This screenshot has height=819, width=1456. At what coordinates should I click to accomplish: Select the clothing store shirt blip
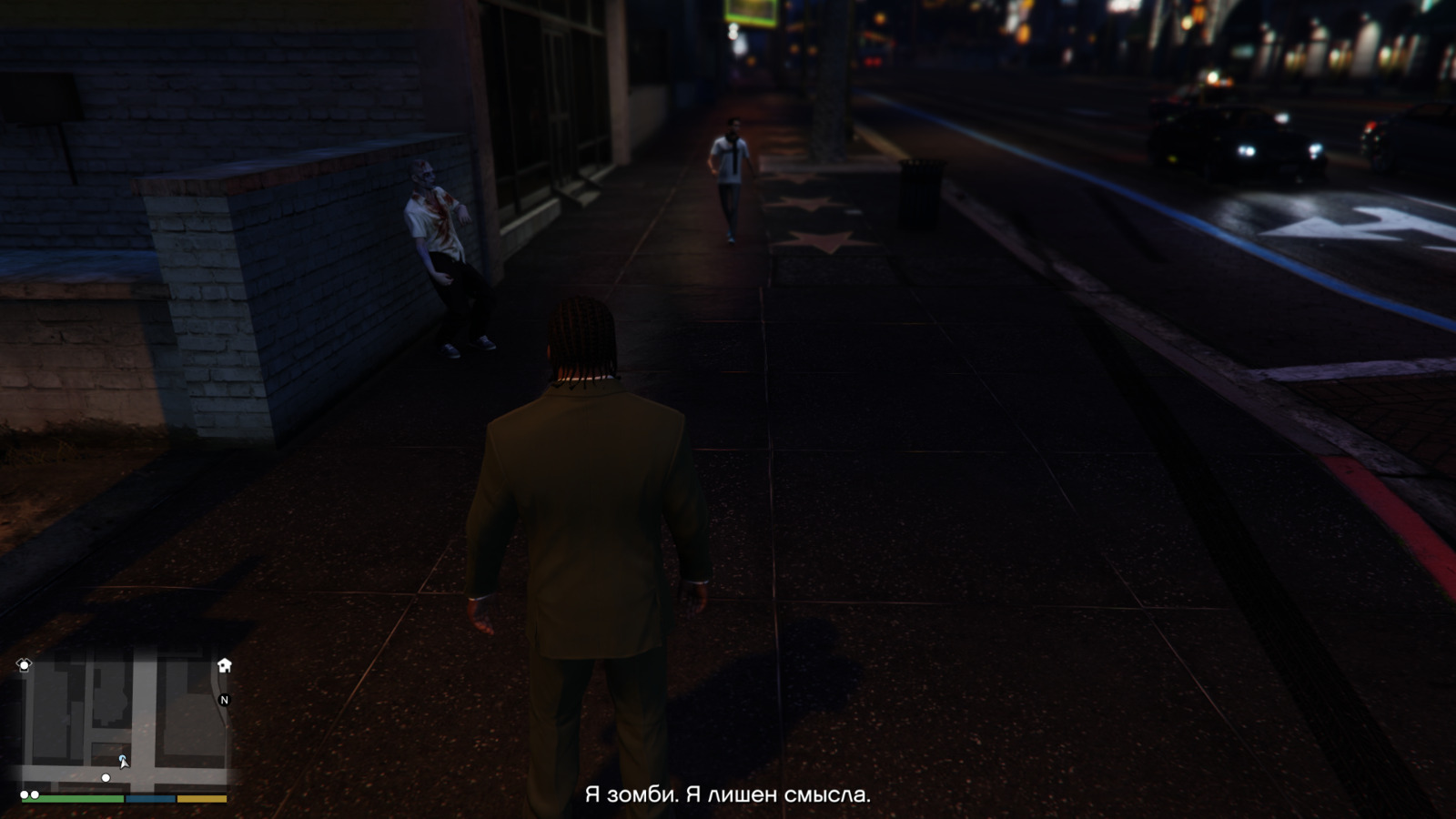coord(25,665)
